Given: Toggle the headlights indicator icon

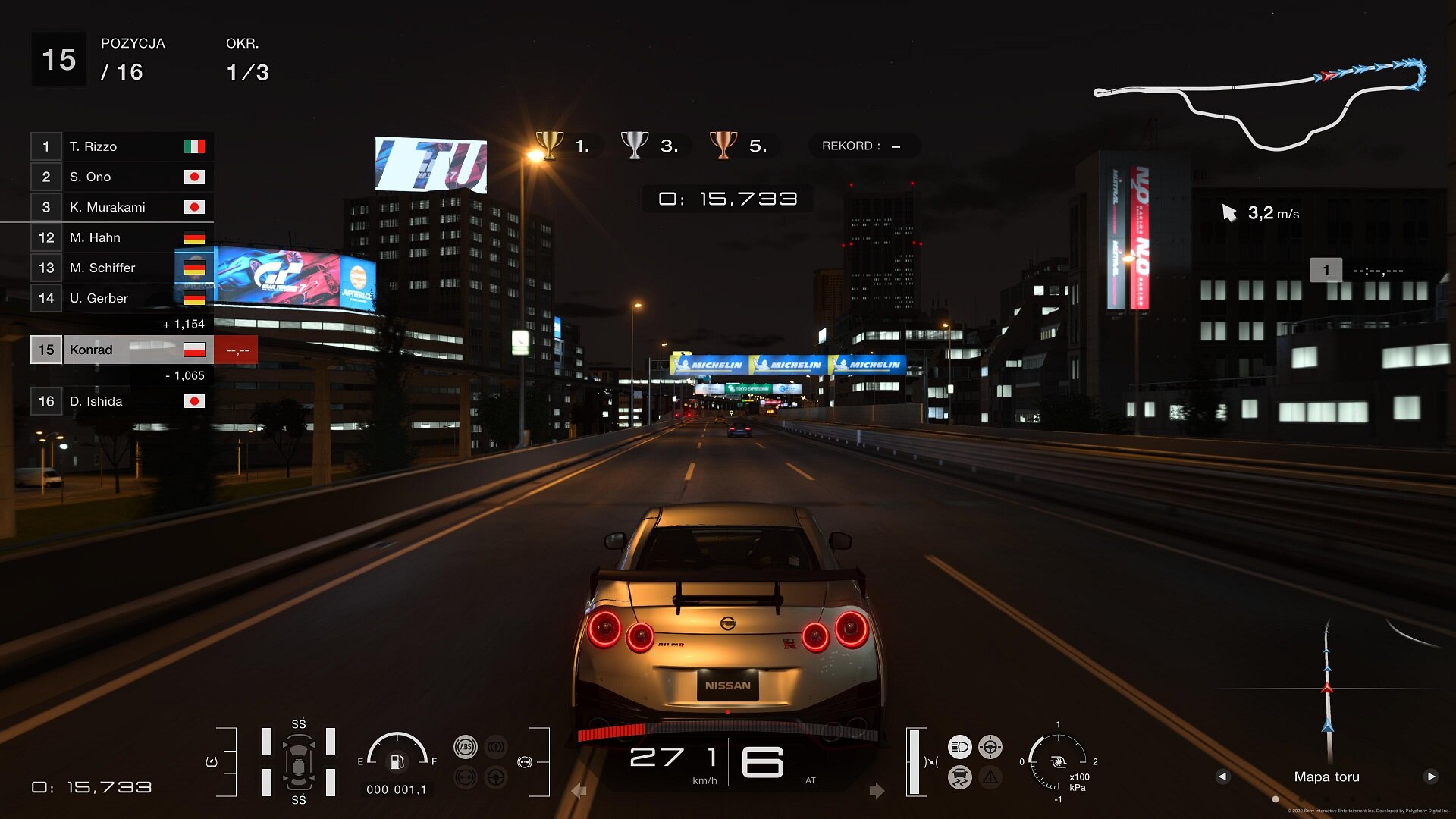Looking at the screenshot, I should (x=959, y=747).
